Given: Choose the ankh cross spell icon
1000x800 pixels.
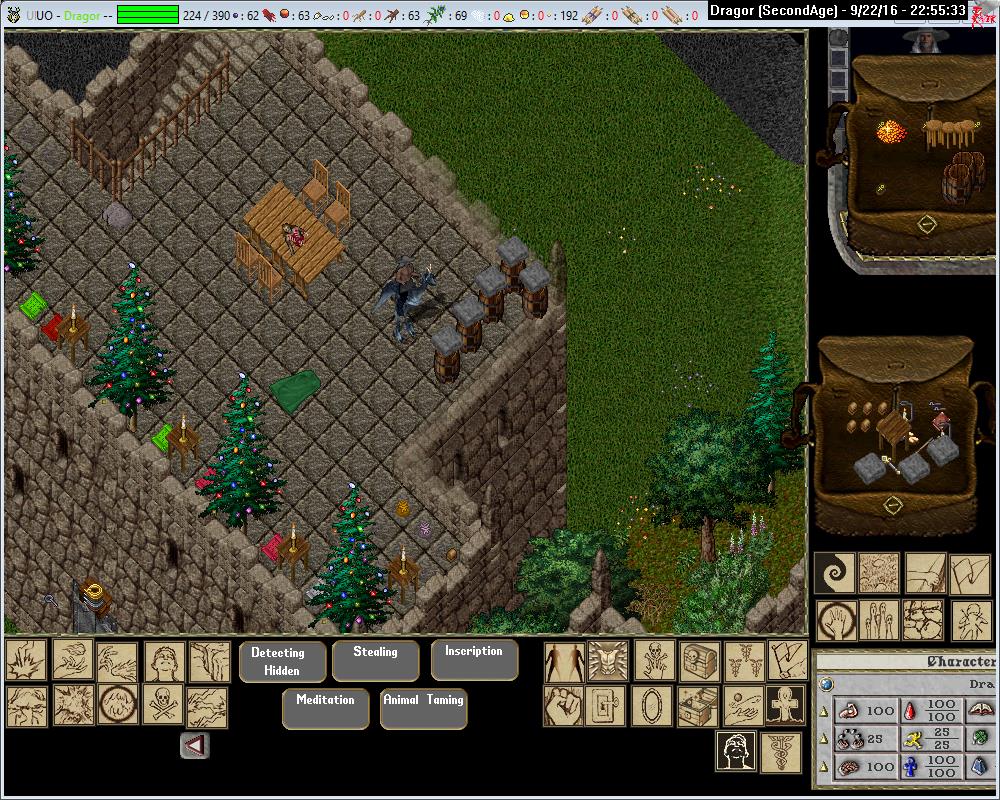Looking at the screenshot, I should [x=787, y=706].
